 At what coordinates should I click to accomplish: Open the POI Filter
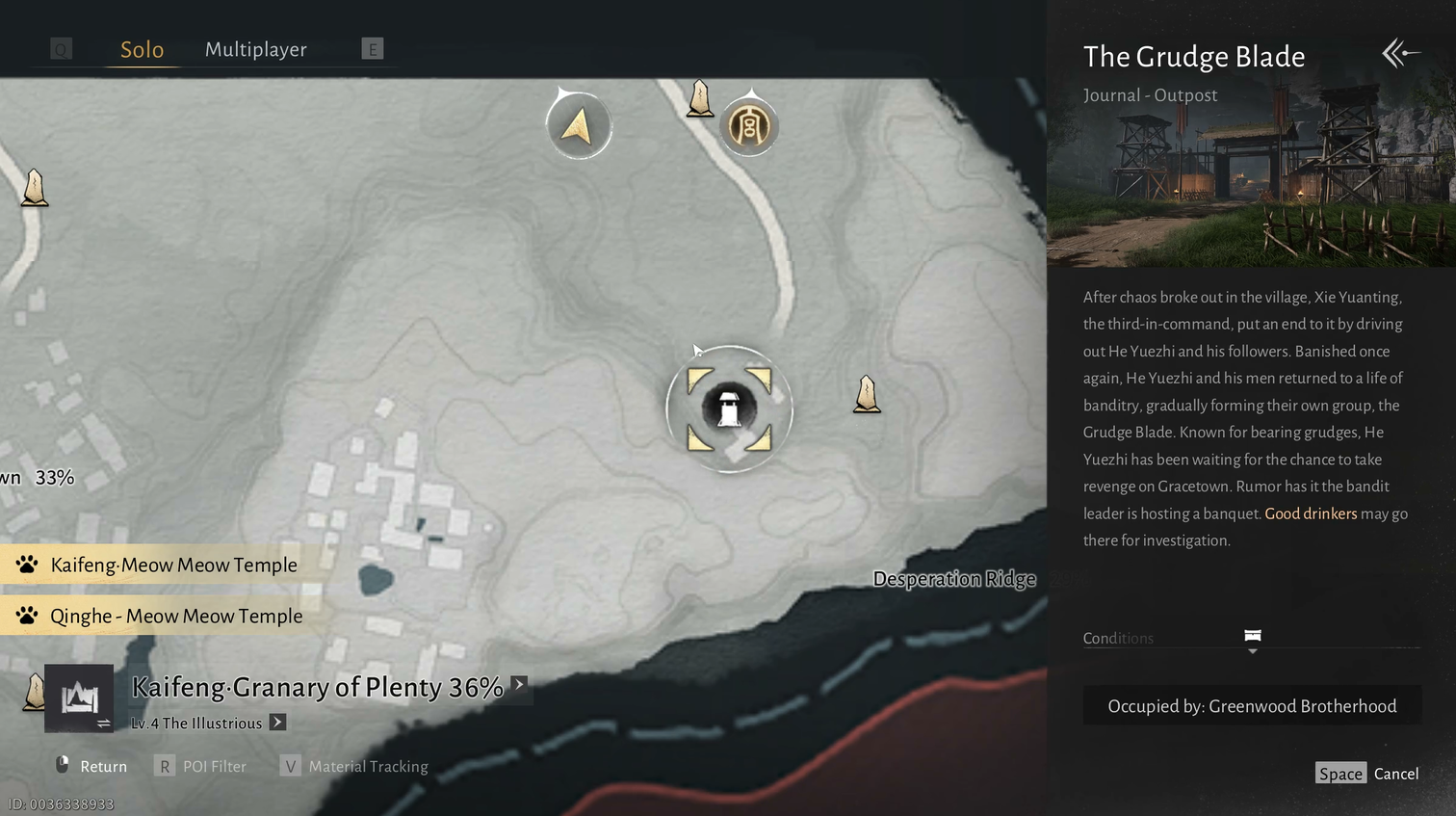201,767
